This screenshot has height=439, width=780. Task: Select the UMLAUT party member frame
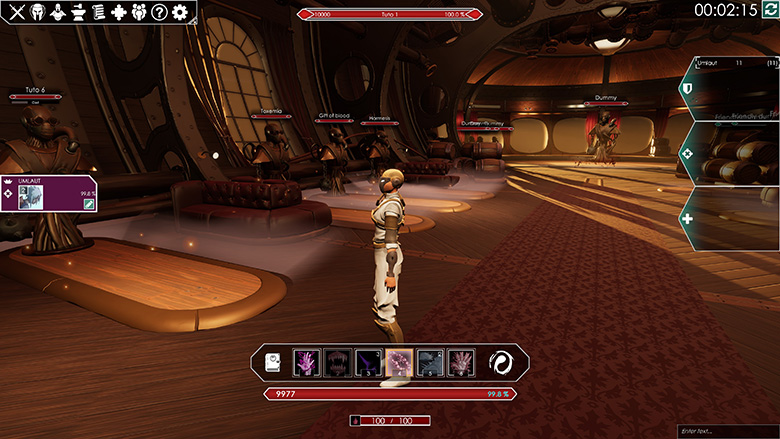point(50,192)
